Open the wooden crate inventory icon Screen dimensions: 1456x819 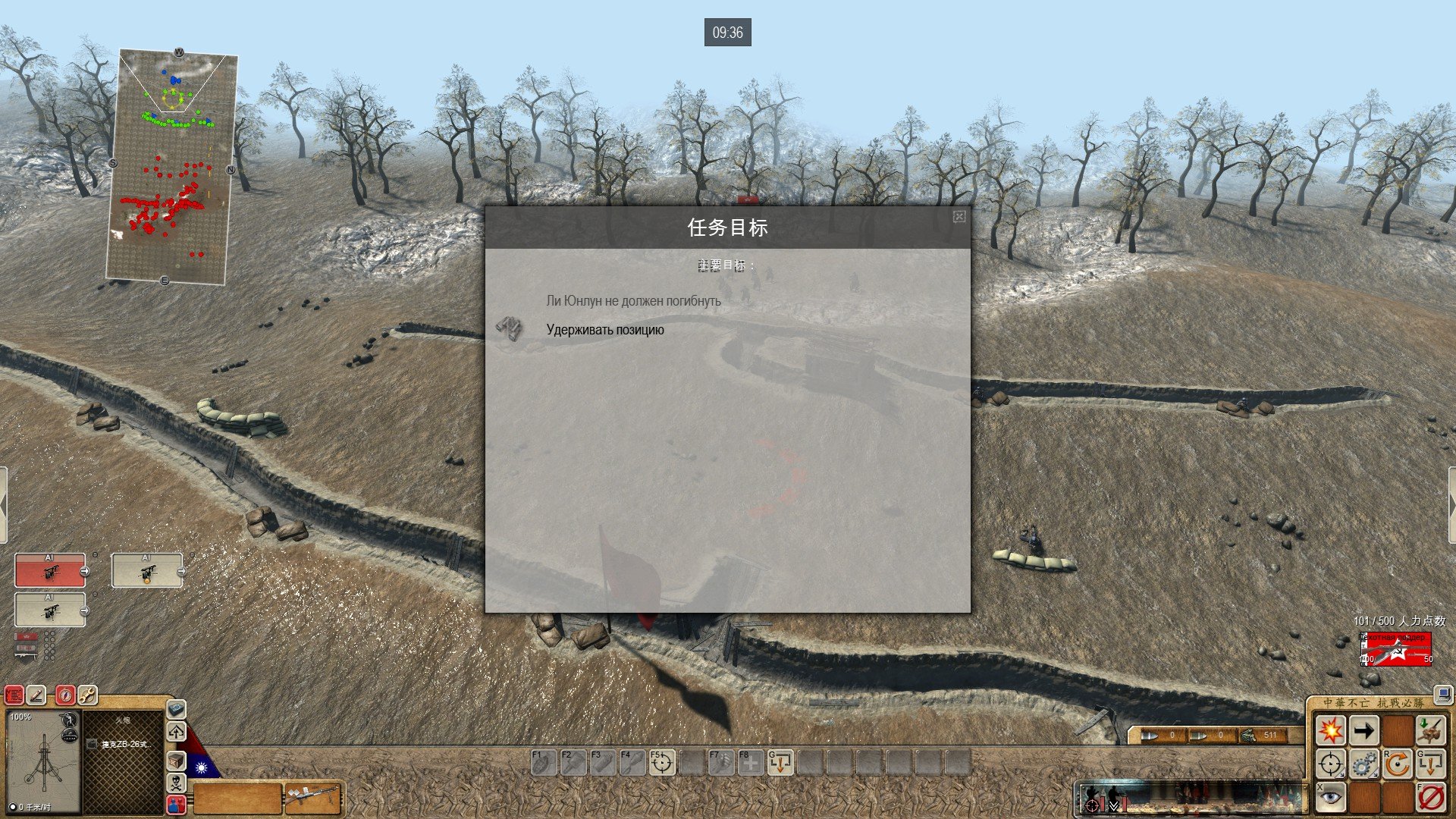point(176,761)
